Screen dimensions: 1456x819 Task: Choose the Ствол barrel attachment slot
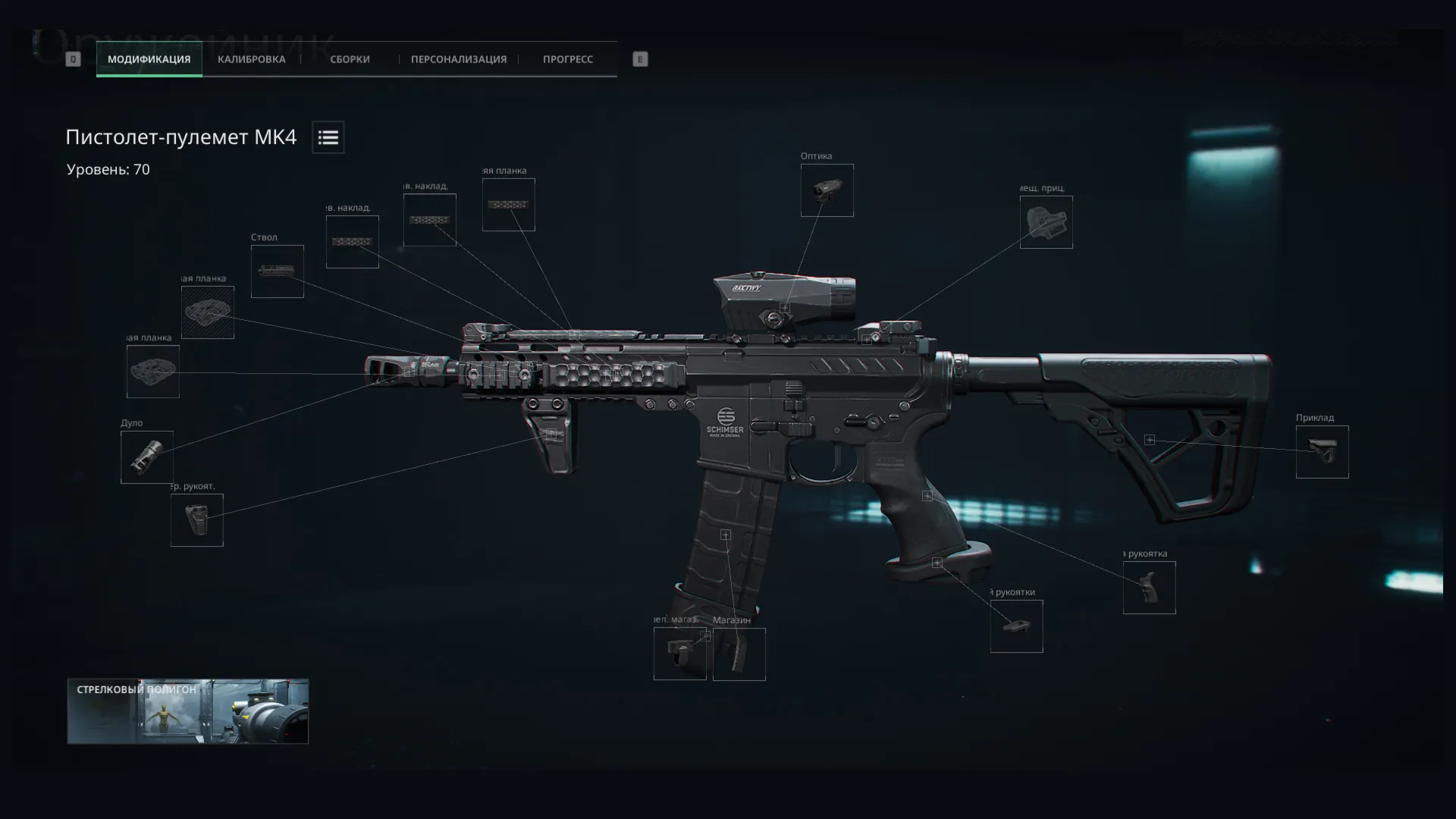tap(277, 271)
